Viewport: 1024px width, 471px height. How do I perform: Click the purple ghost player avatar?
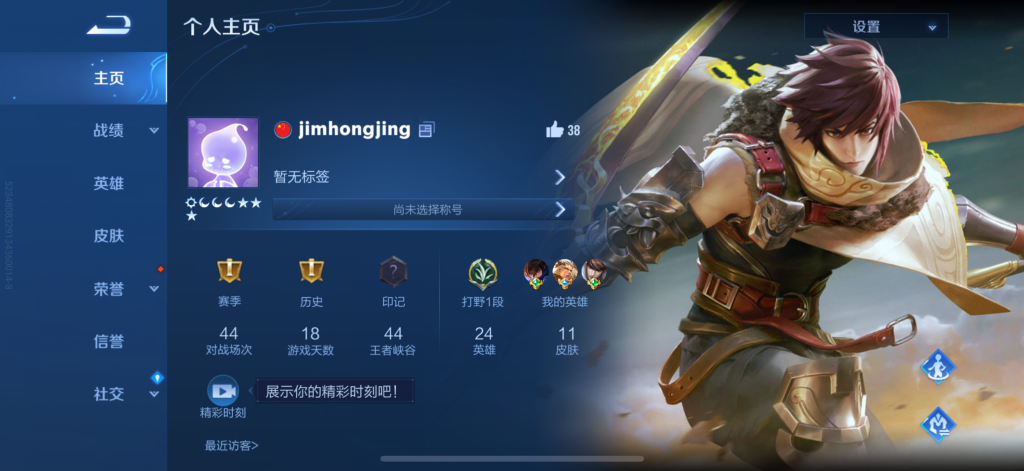coord(223,152)
